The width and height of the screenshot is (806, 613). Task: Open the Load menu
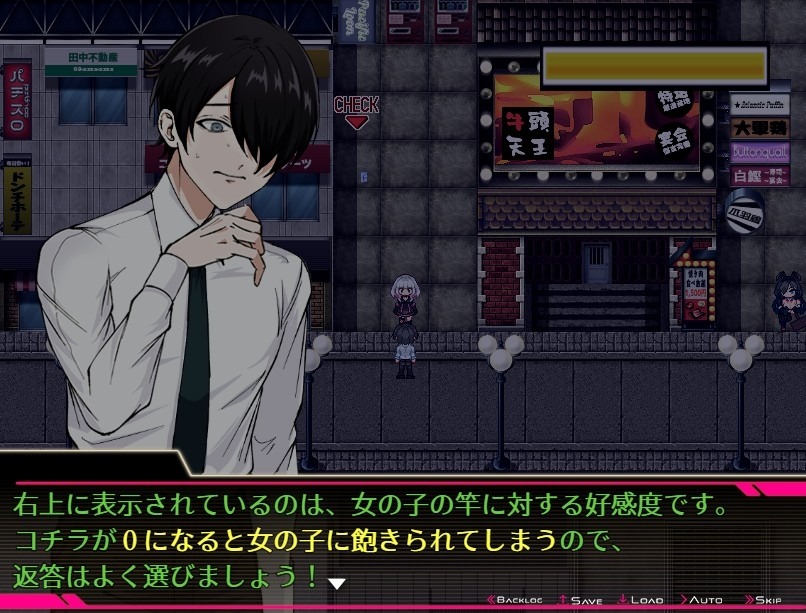pos(641,600)
